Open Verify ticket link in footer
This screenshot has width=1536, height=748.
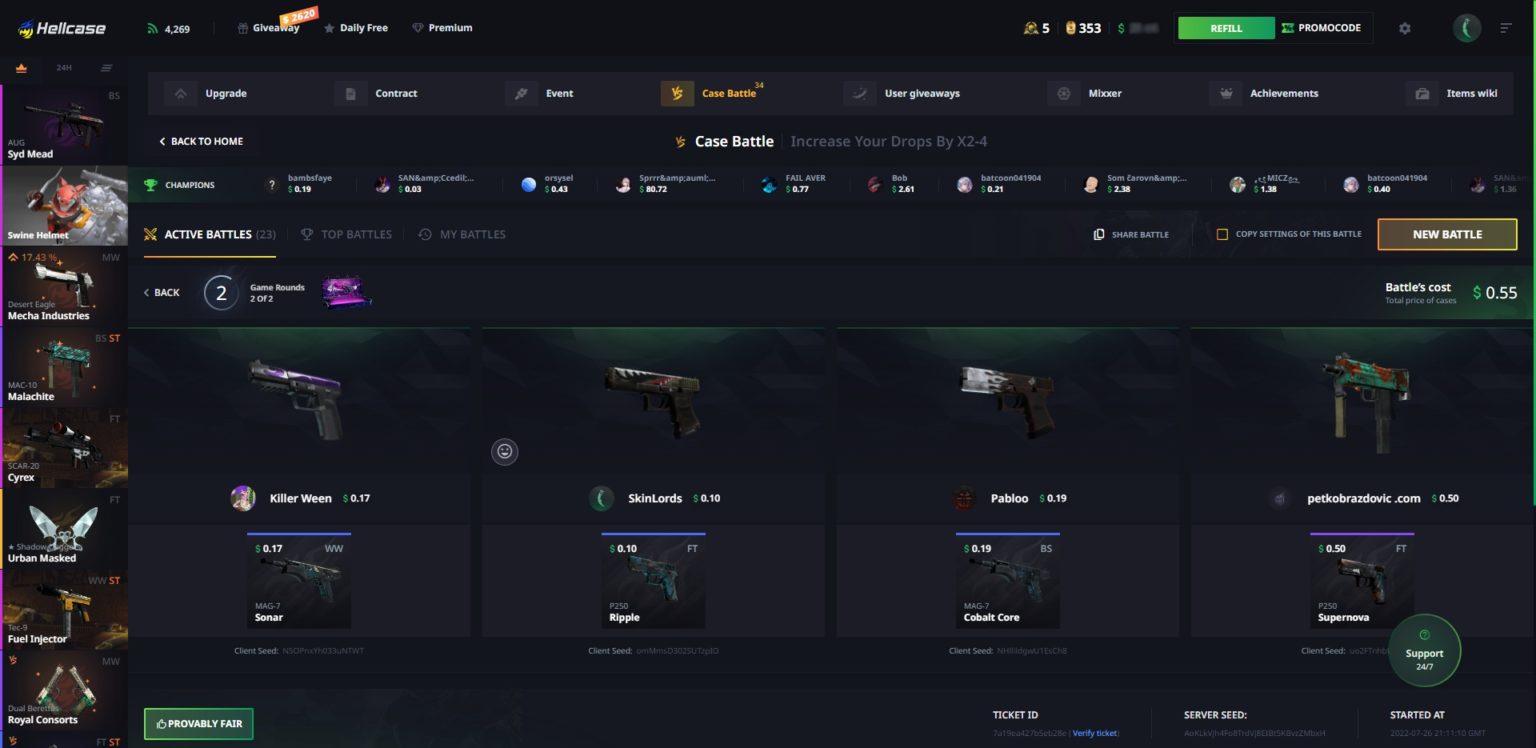click(1095, 733)
